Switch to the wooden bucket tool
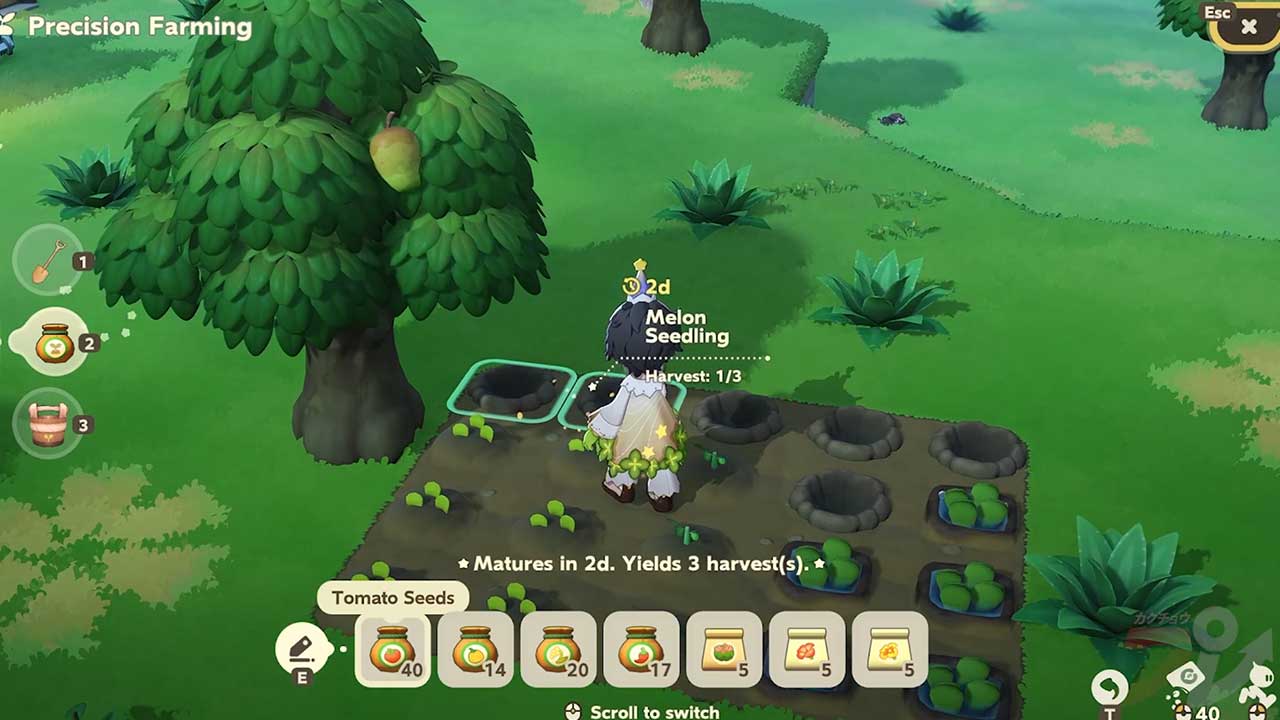The image size is (1280, 720). coord(48,425)
